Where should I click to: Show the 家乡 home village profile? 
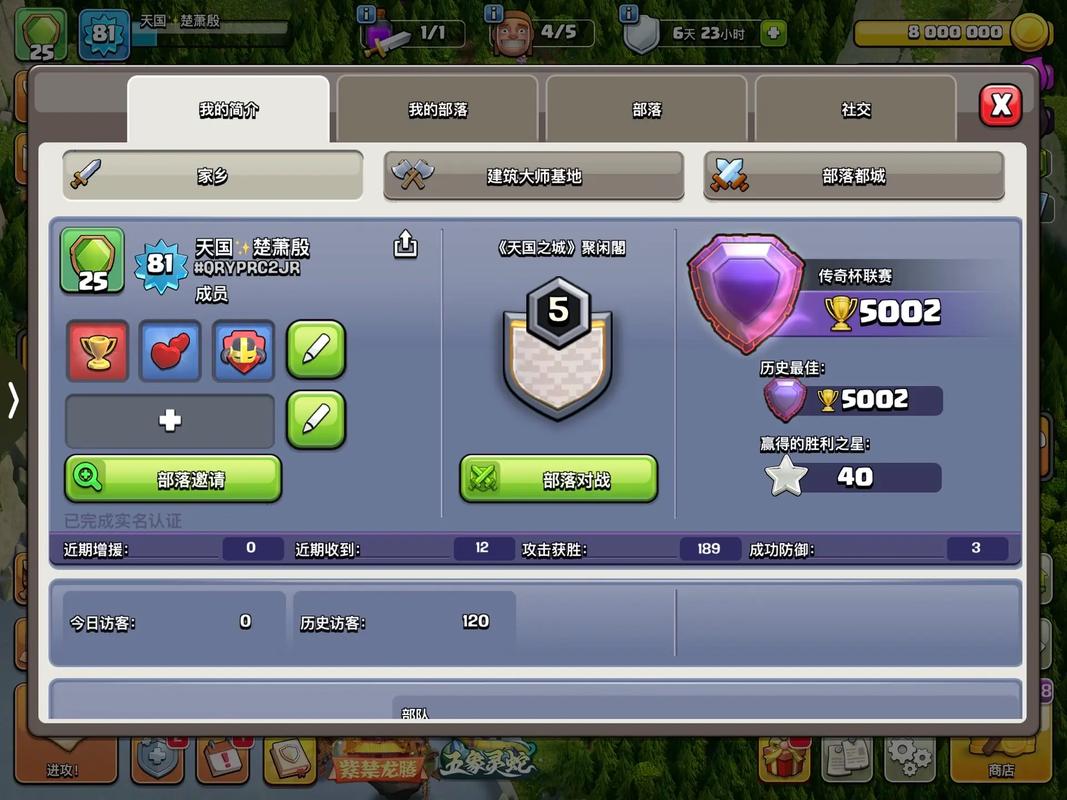click(x=212, y=176)
